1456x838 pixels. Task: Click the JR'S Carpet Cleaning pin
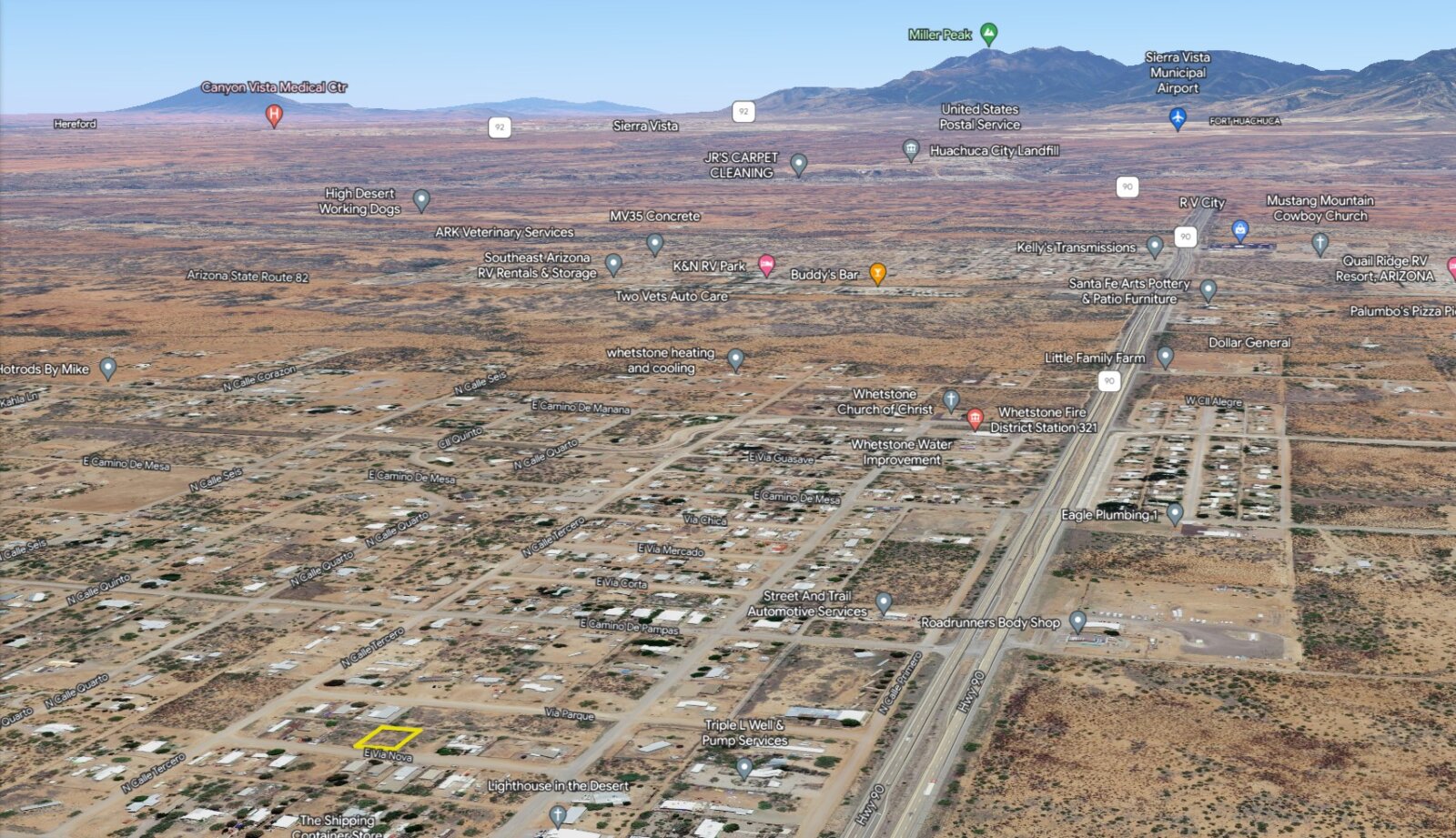pyautogui.click(x=798, y=164)
